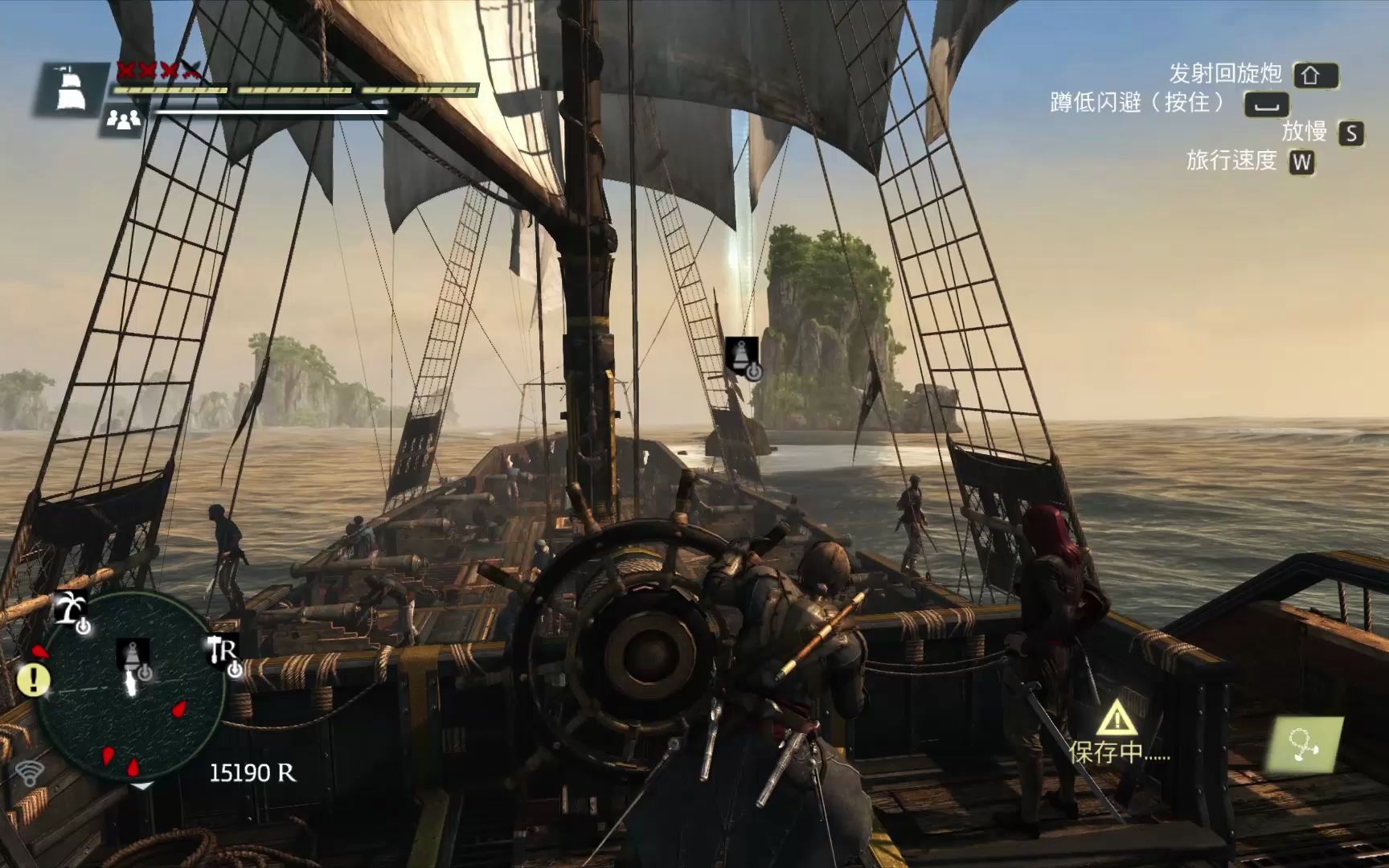Click the green social share icon

pyautogui.click(x=1305, y=744)
